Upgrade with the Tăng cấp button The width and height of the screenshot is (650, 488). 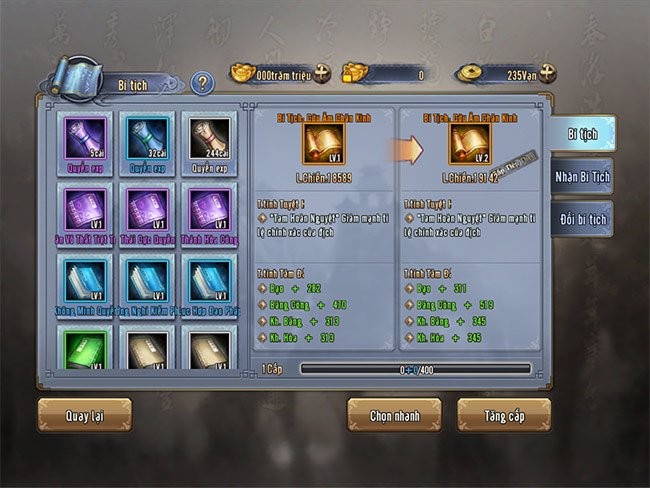click(x=503, y=414)
